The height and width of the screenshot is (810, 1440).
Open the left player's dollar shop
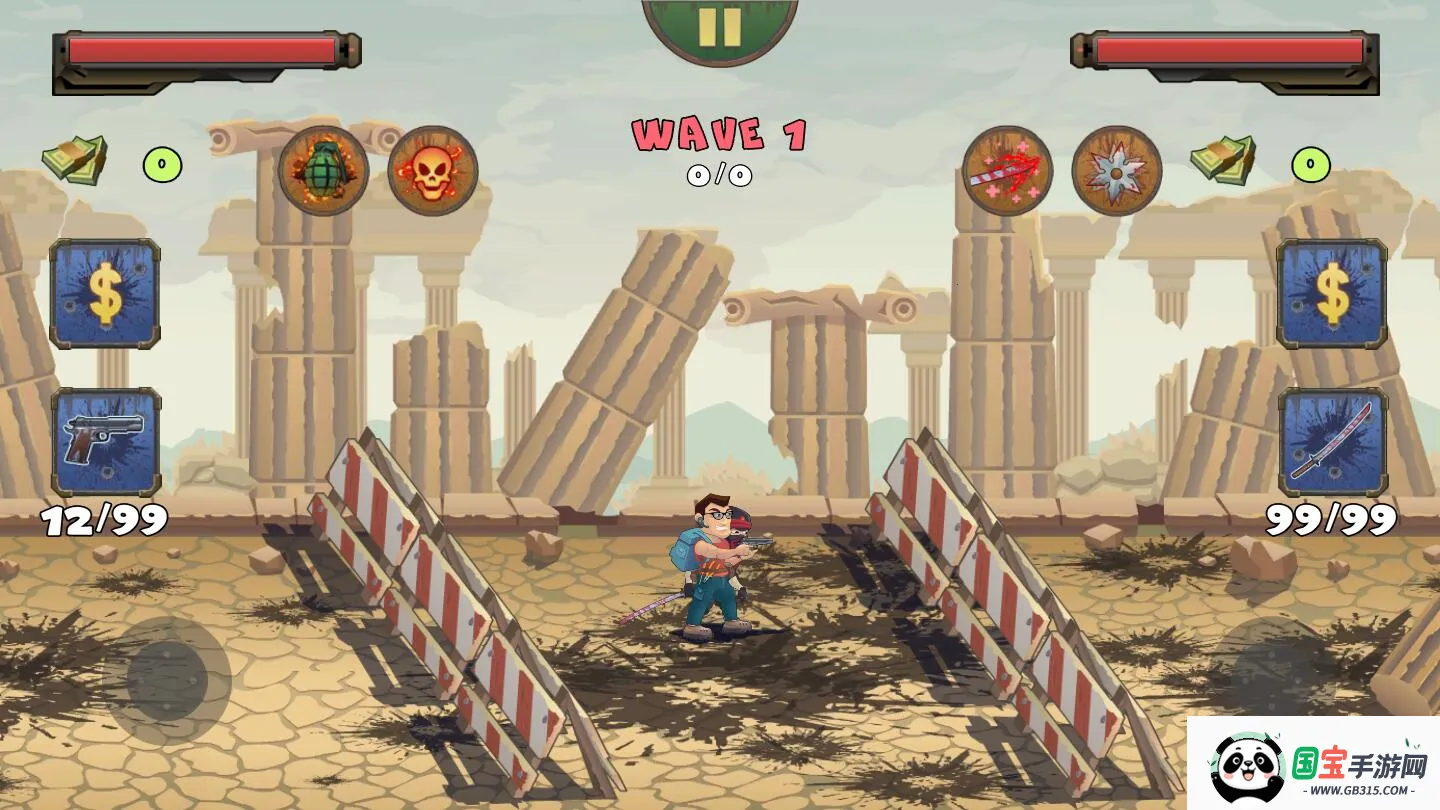(105, 294)
